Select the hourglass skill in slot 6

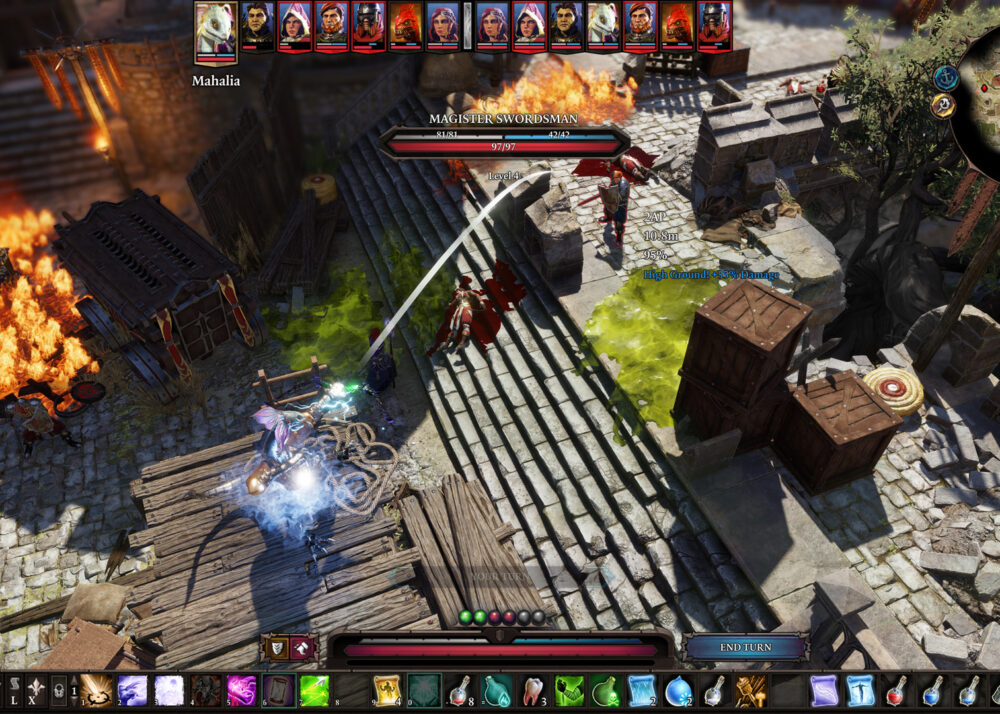point(279,690)
